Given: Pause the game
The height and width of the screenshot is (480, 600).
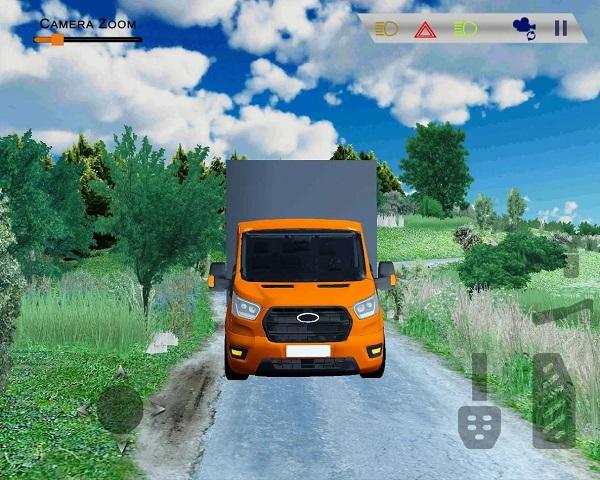Looking at the screenshot, I should click(x=561, y=28).
